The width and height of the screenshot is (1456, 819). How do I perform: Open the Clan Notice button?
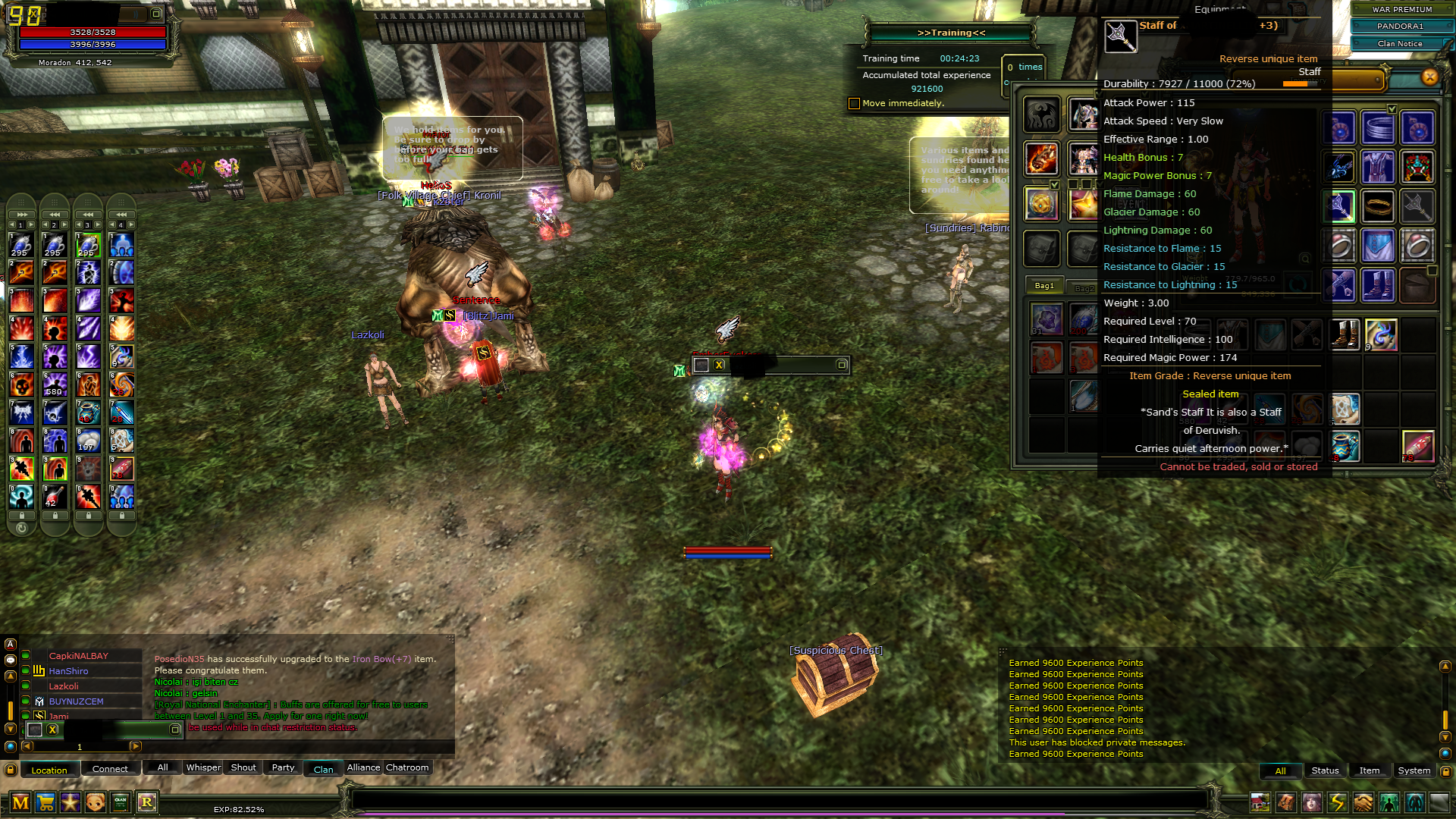1400,44
